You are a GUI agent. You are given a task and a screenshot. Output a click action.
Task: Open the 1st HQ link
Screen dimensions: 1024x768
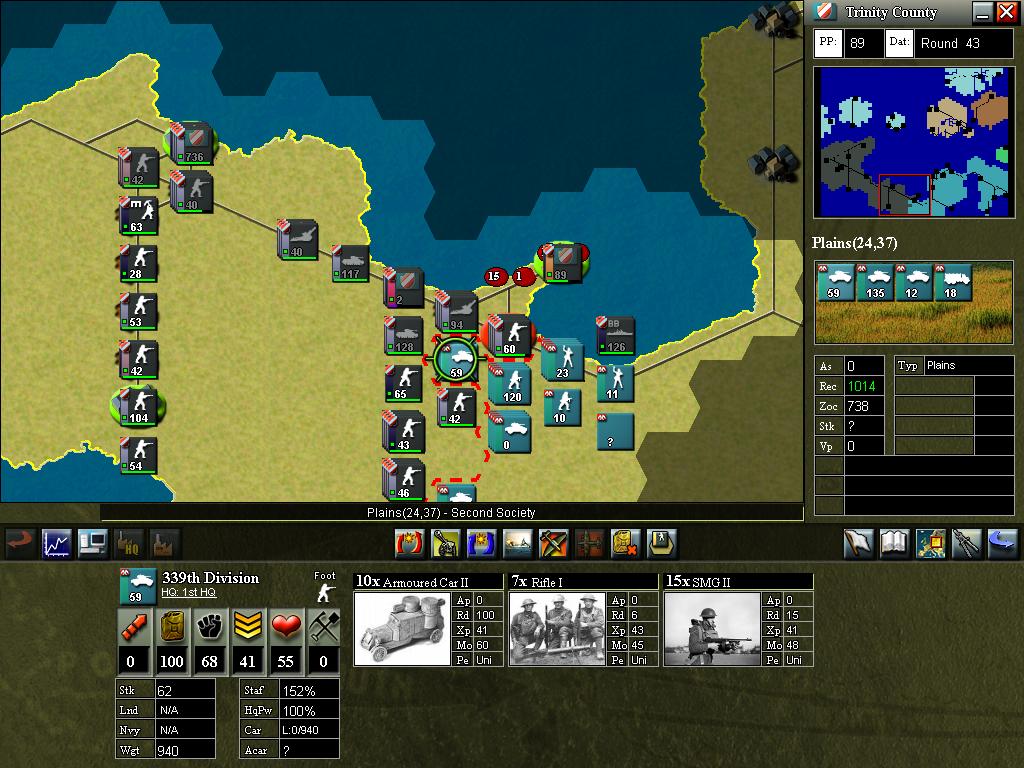[x=188, y=593]
